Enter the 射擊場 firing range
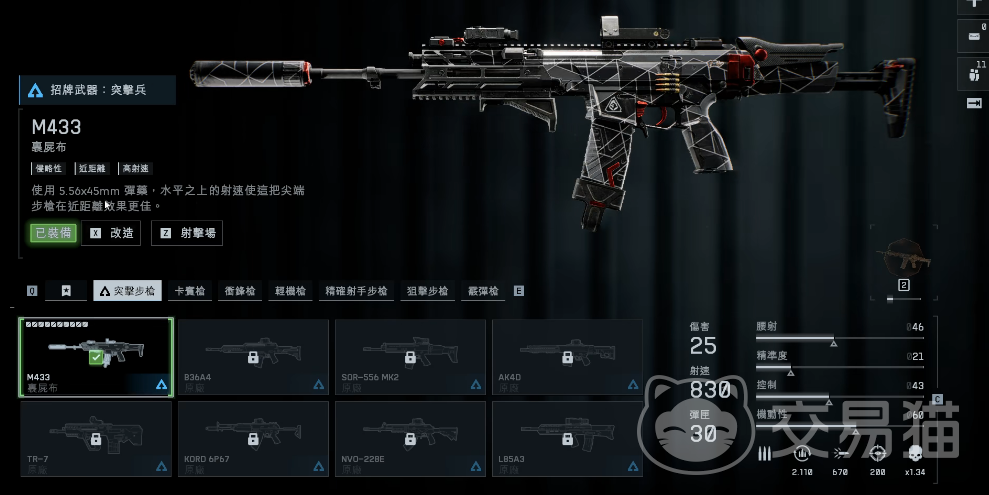This screenshot has width=989, height=495. (x=187, y=233)
